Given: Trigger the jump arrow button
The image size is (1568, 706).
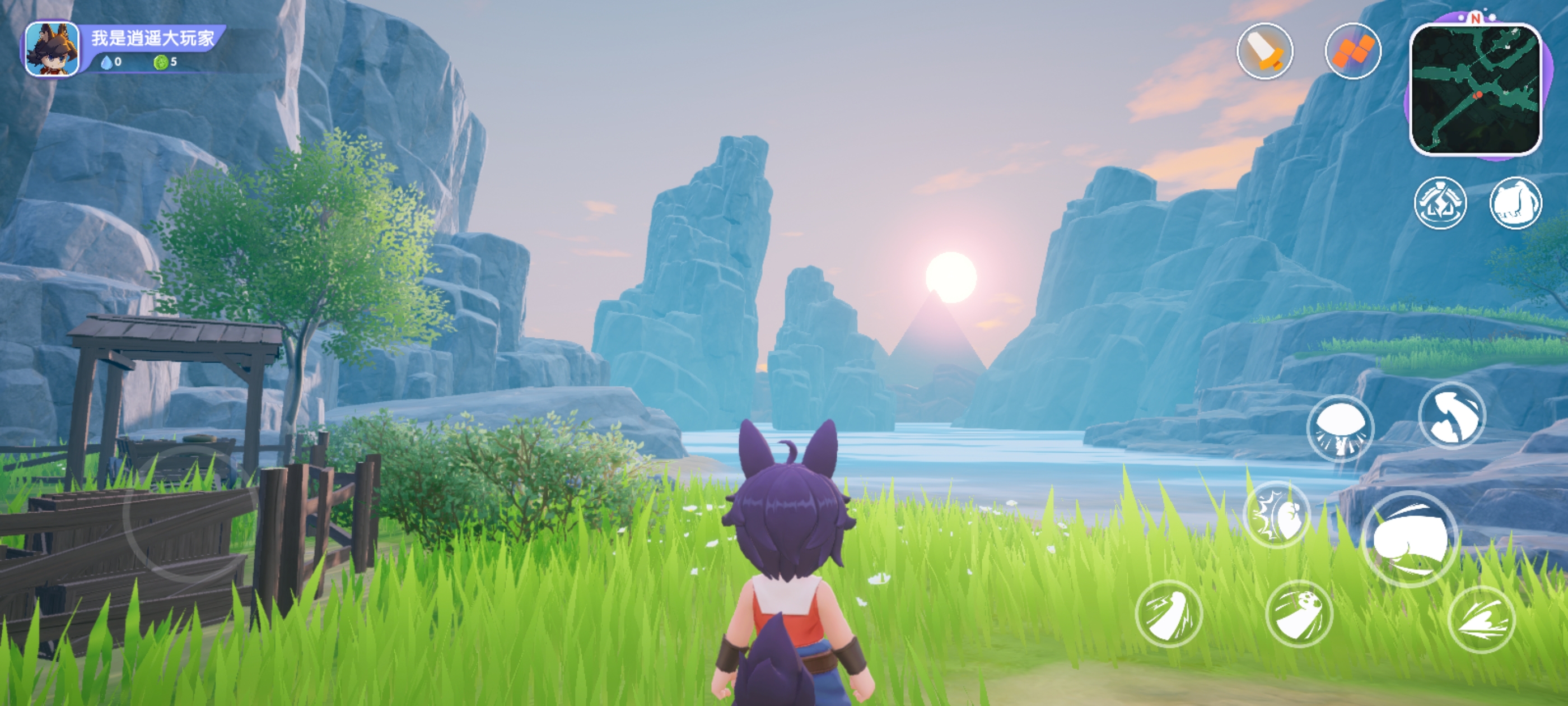Looking at the screenshot, I should pos(1452,416).
